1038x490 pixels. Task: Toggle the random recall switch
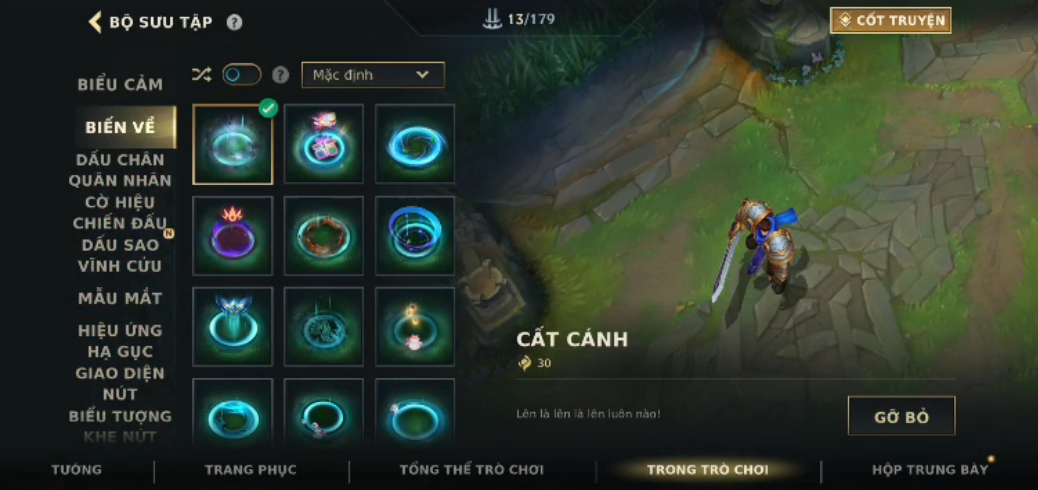tap(241, 74)
